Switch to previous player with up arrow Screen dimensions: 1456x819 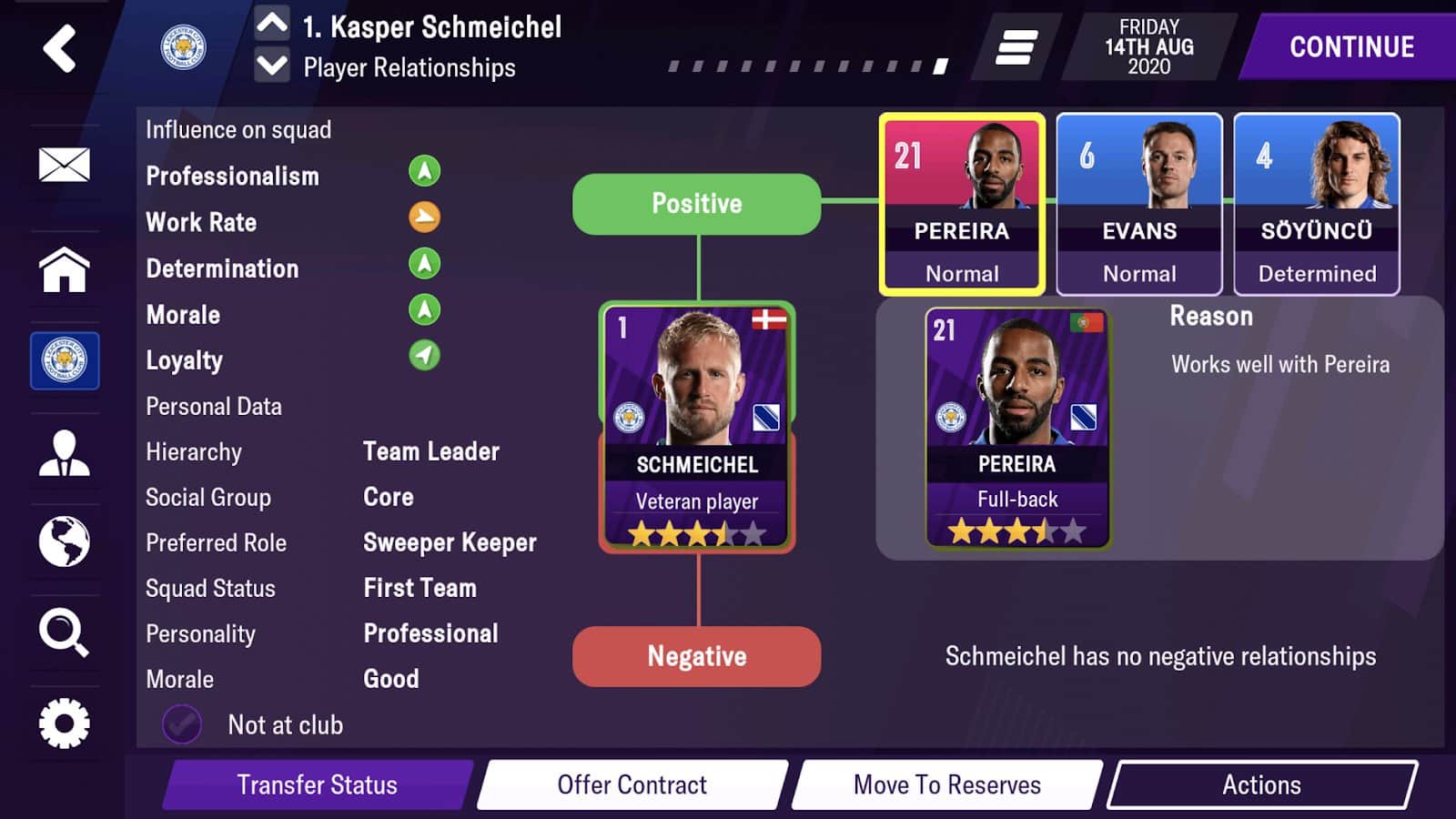tap(272, 23)
